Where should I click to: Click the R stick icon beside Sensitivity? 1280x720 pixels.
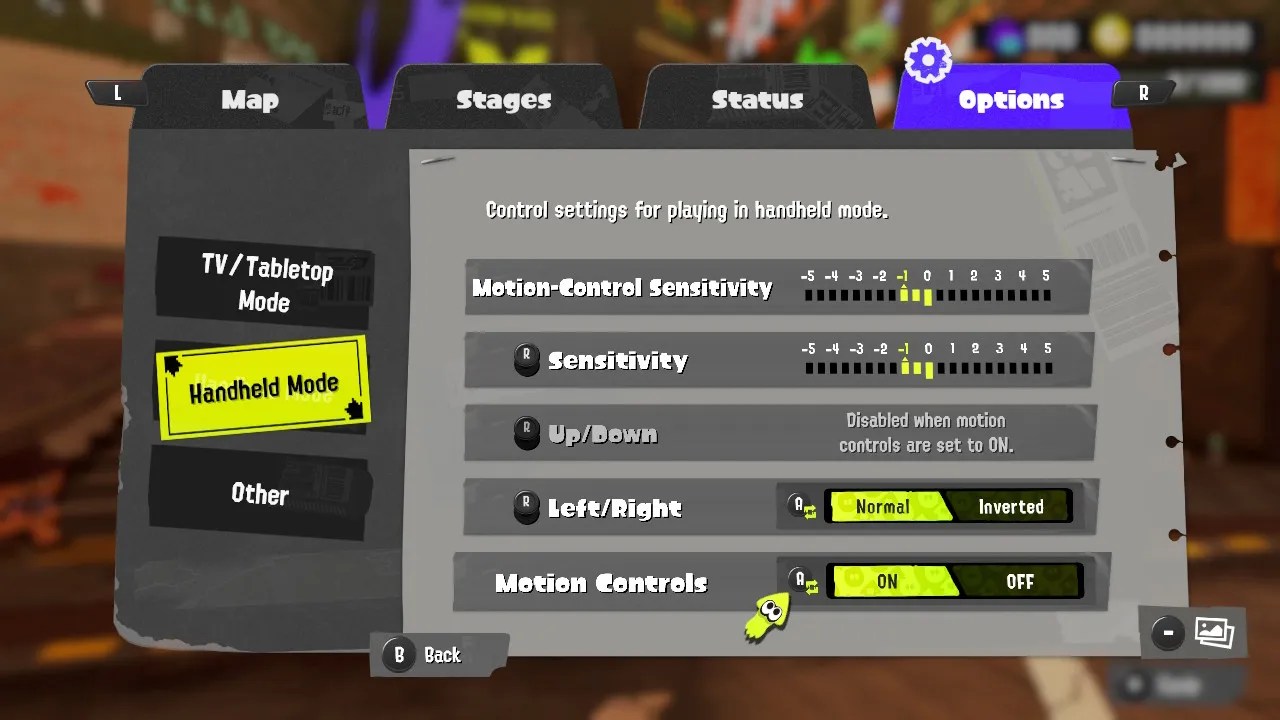(x=527, y=360)
